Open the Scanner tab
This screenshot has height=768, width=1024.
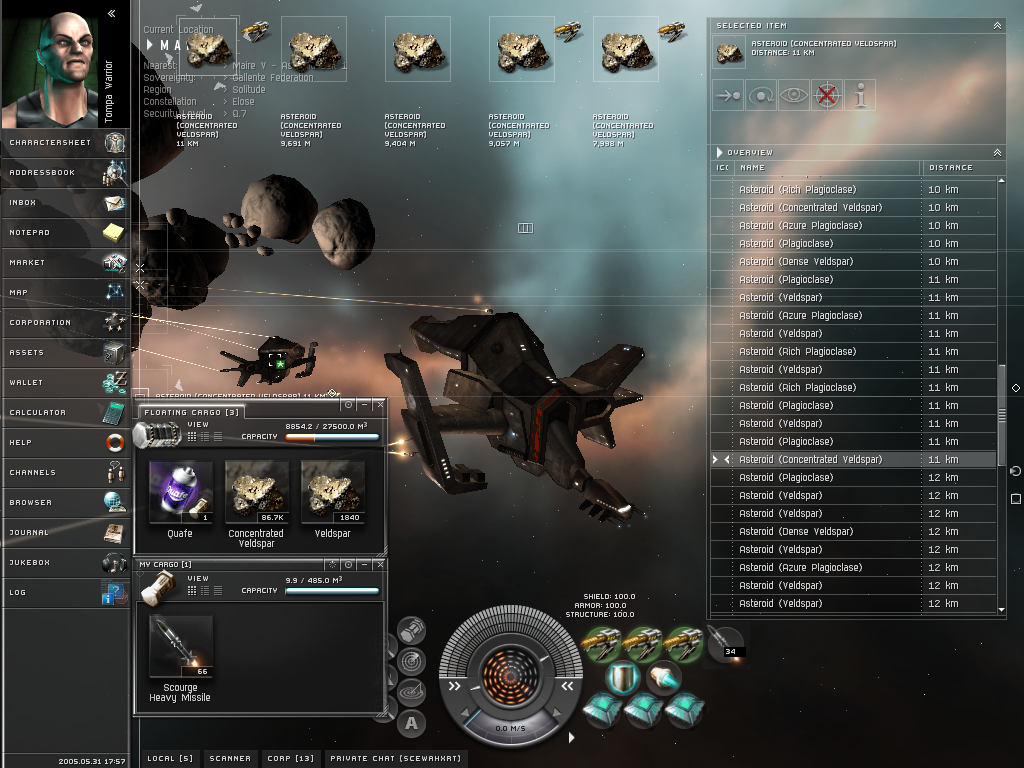230,759
